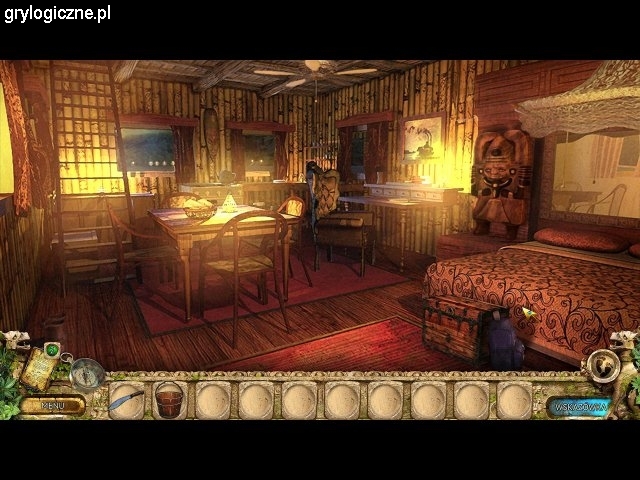Click the compass icon
This screenshot has height=480, width=640.
click(86, 373)
